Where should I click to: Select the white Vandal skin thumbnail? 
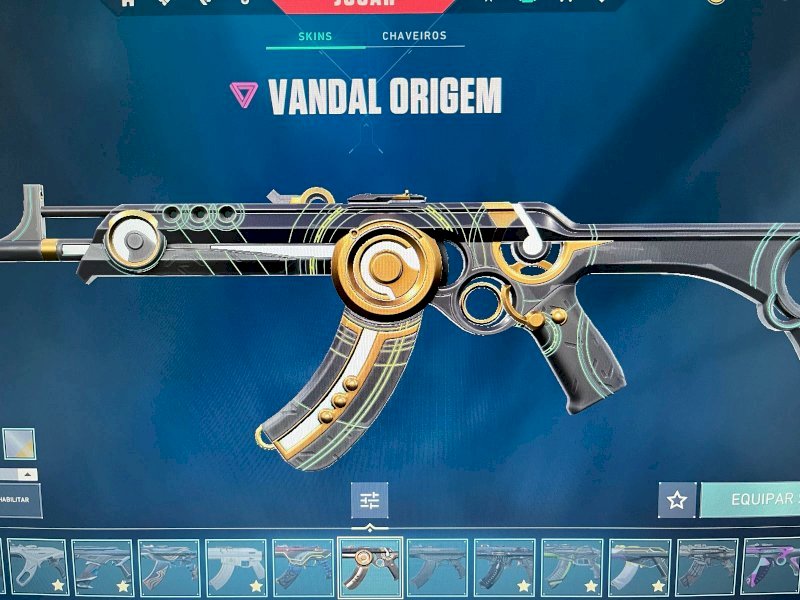click(x=236, y=567)
